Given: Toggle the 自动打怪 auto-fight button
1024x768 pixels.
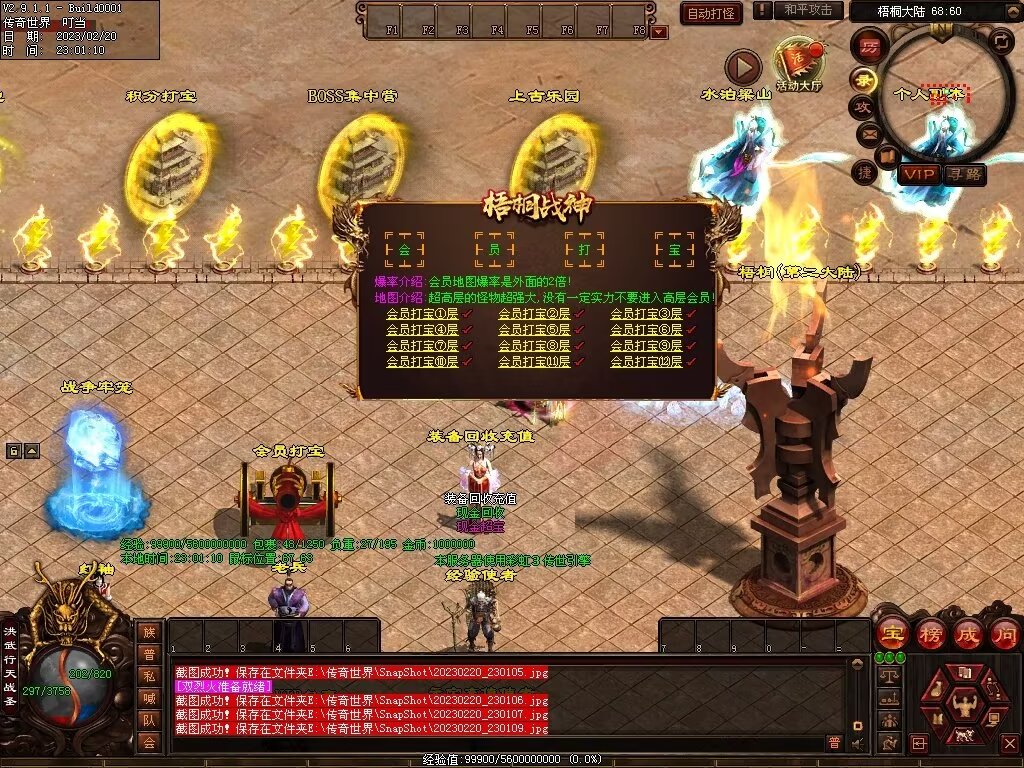Looking at the screenshot, I should pos(711,13).
